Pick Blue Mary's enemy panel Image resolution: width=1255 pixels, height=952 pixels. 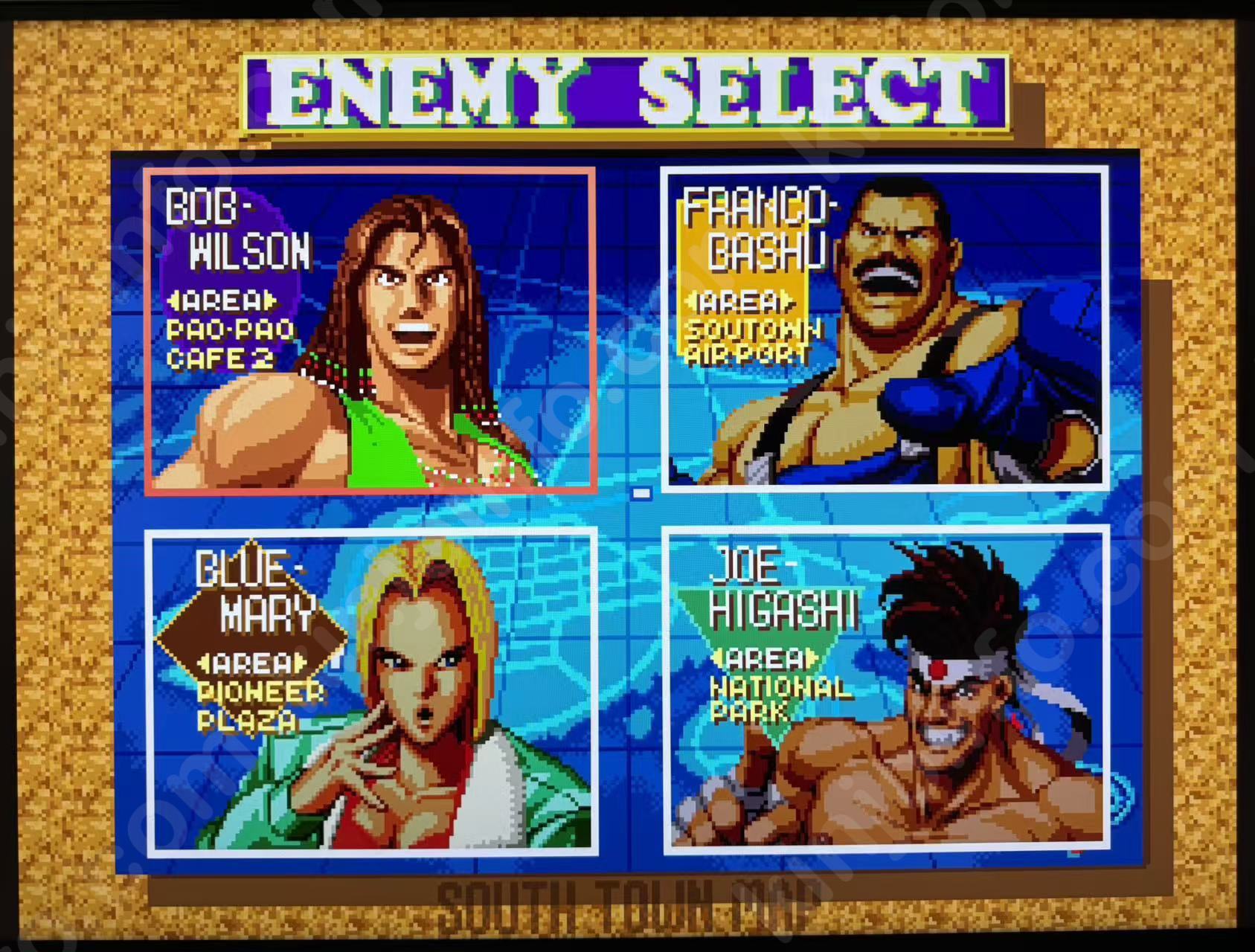370,692
